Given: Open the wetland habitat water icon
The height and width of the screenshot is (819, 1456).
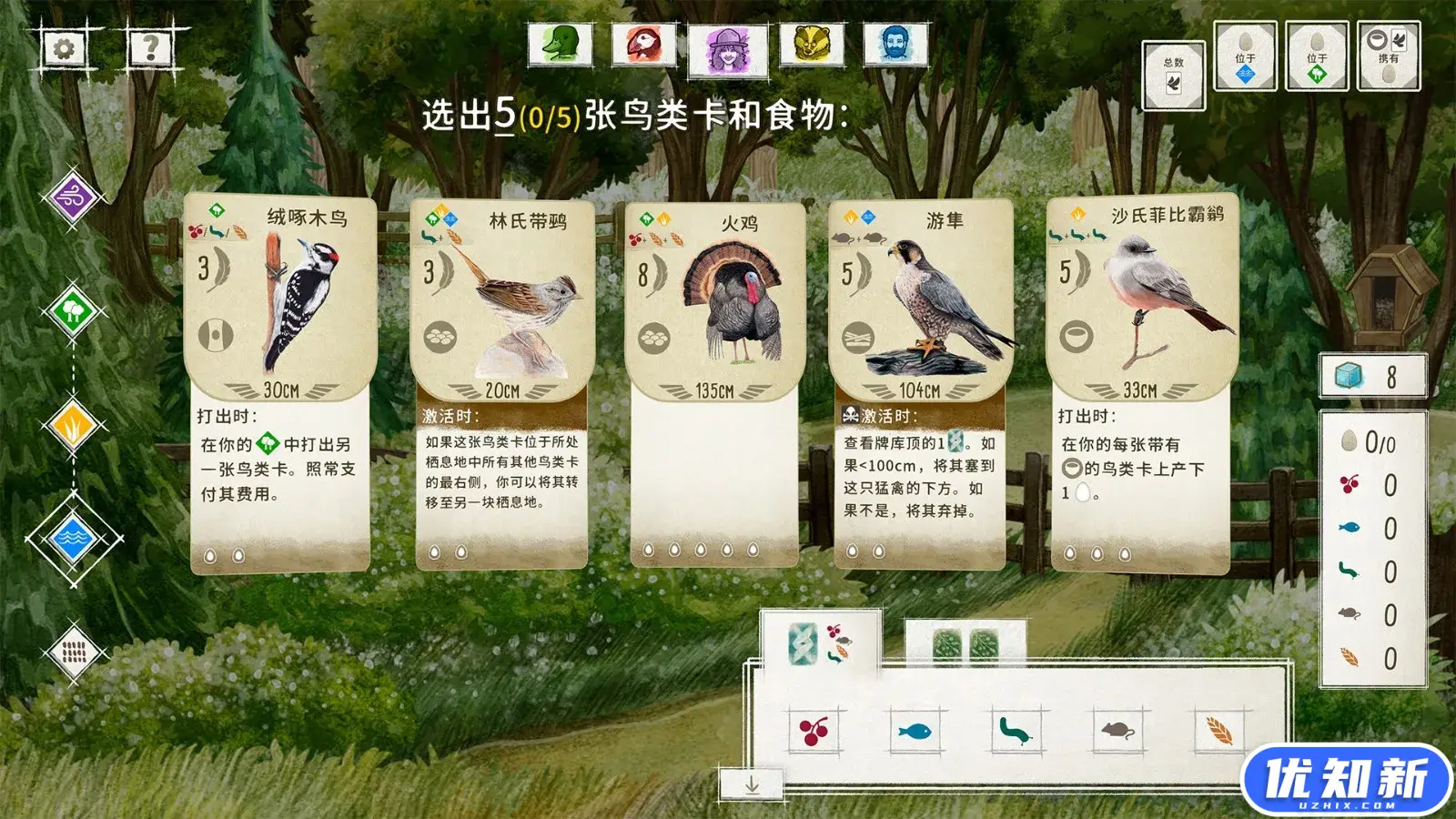Looking at the screenshot, I should [x=74, y=539].
